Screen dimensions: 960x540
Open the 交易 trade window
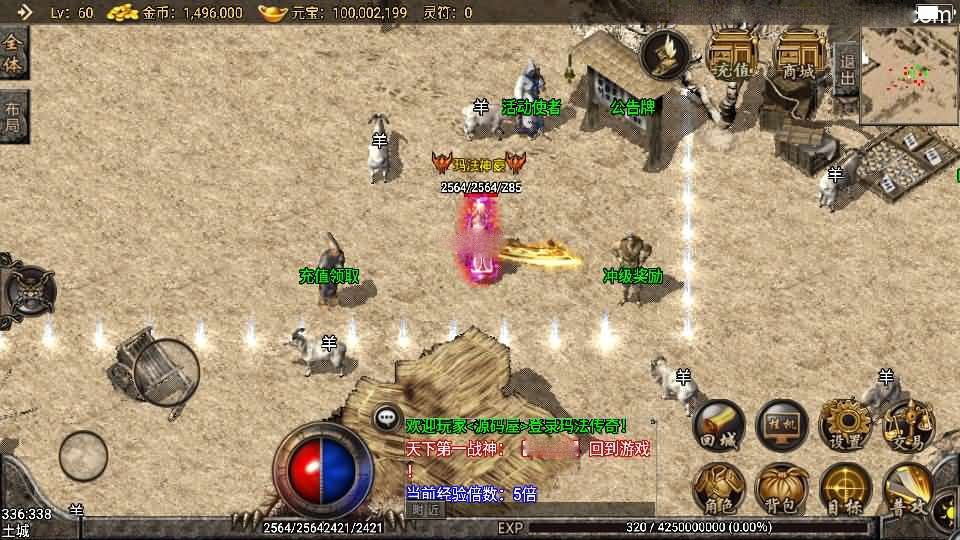tap(907, 426)
